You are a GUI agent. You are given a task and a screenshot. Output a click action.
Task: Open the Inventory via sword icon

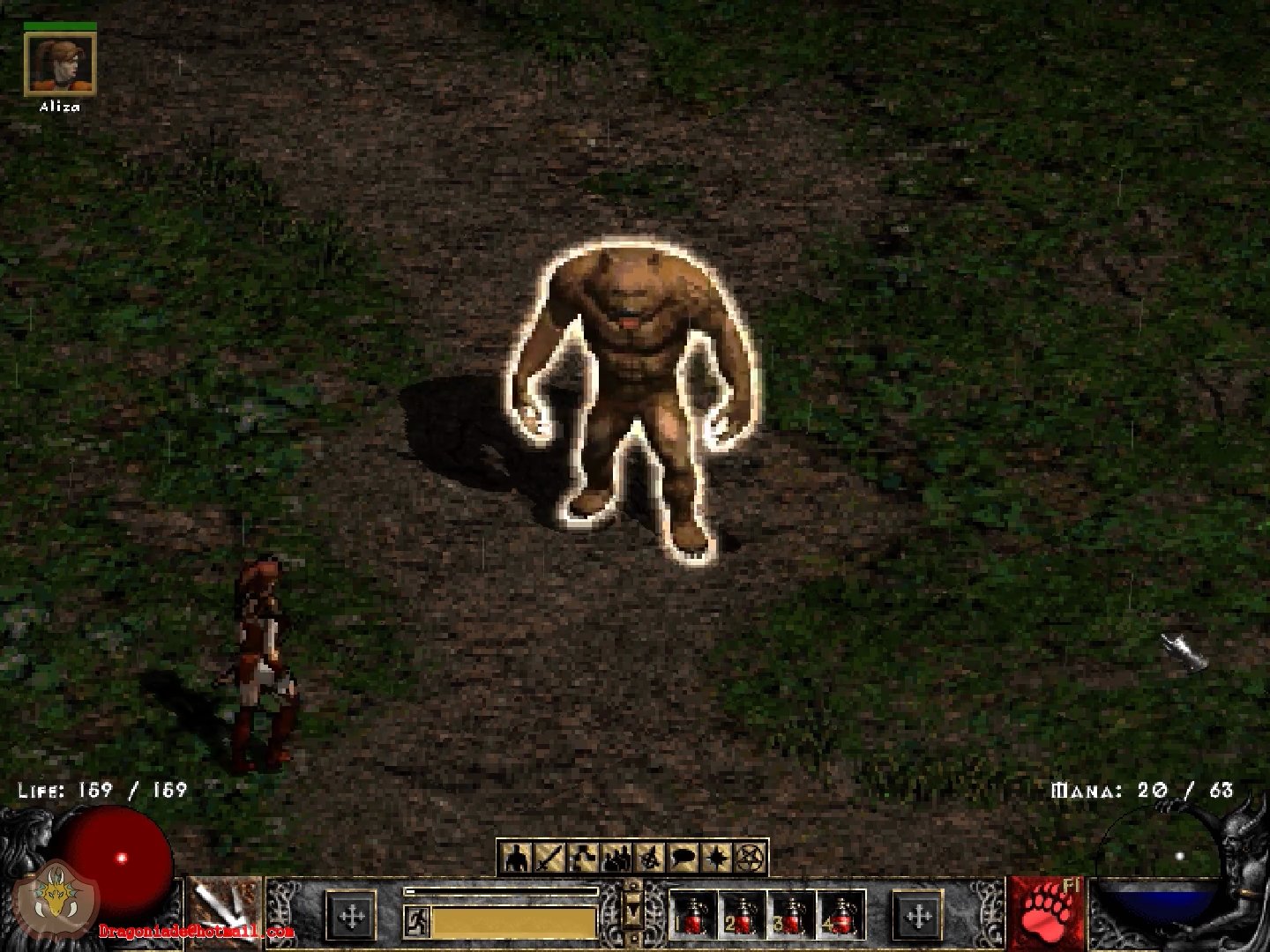point(549,857)
